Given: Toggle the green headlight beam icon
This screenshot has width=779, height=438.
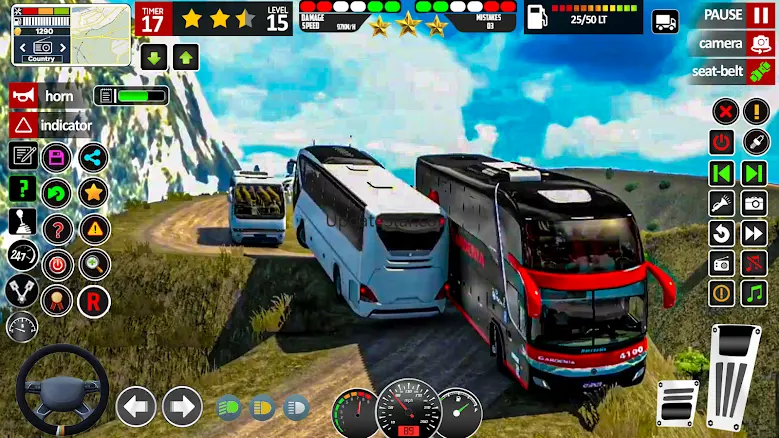Looking at the screenshot, I should [x=228, y=408].
